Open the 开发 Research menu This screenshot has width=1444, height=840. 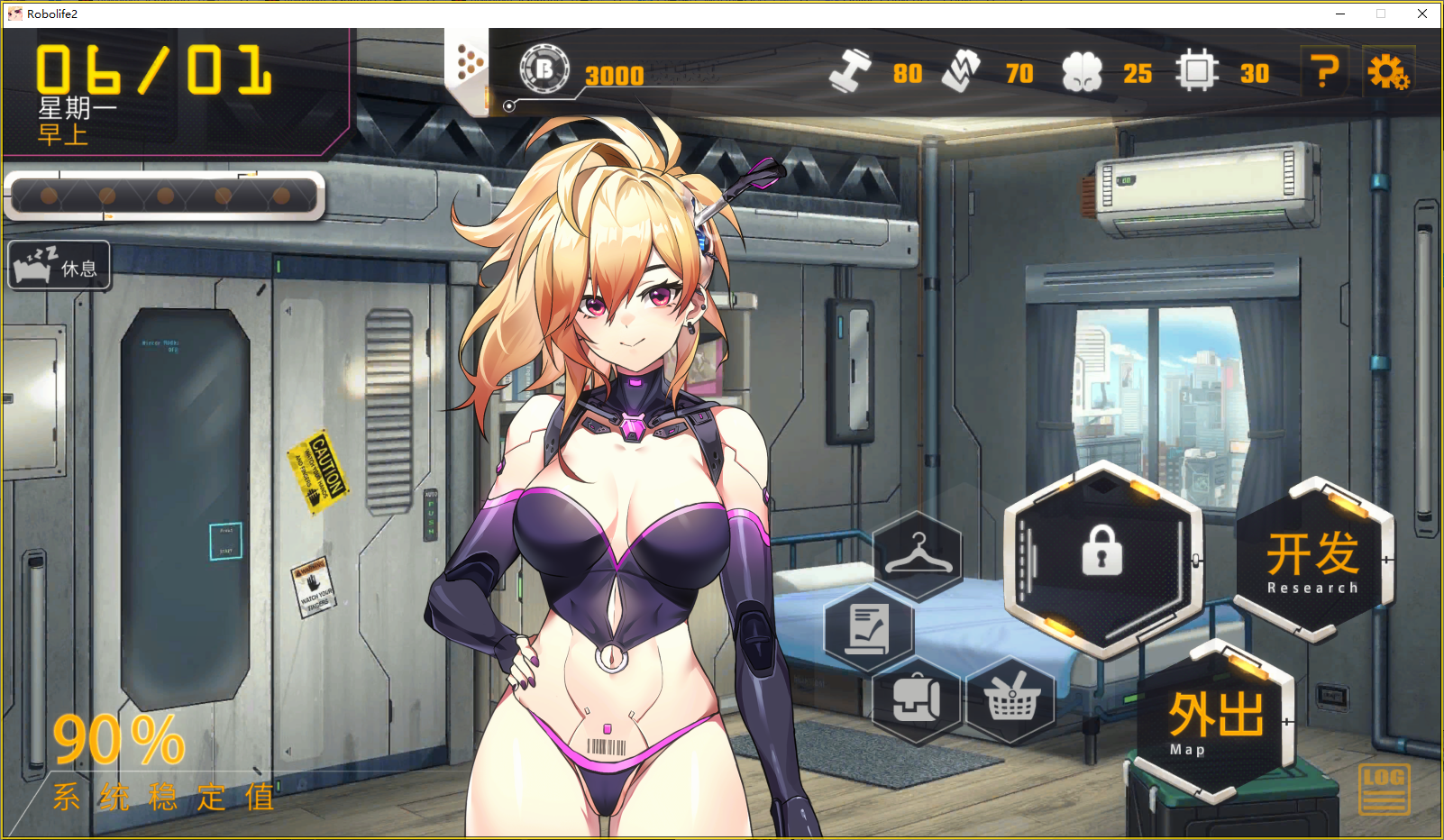click(x=1312, y=561)
